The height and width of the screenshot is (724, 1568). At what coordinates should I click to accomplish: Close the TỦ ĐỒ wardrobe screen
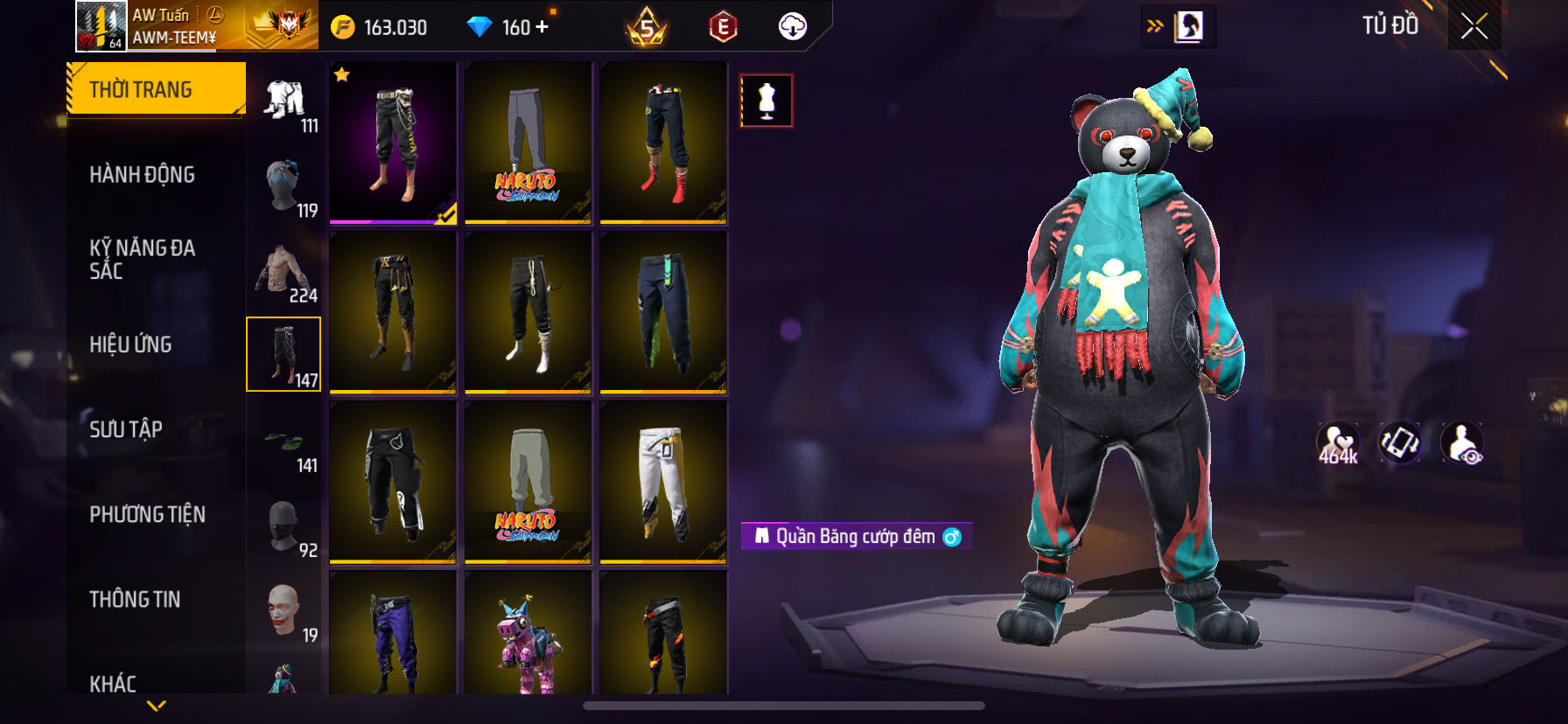(x=1474, y=26)
